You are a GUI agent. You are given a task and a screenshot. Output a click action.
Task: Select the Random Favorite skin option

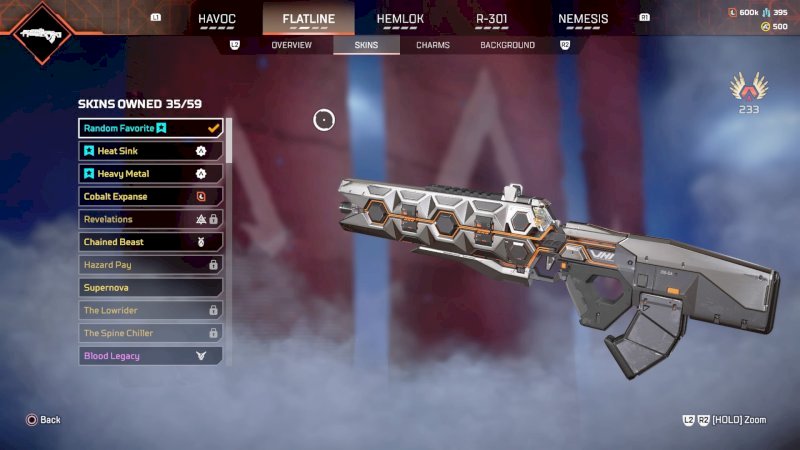(150, 128)
